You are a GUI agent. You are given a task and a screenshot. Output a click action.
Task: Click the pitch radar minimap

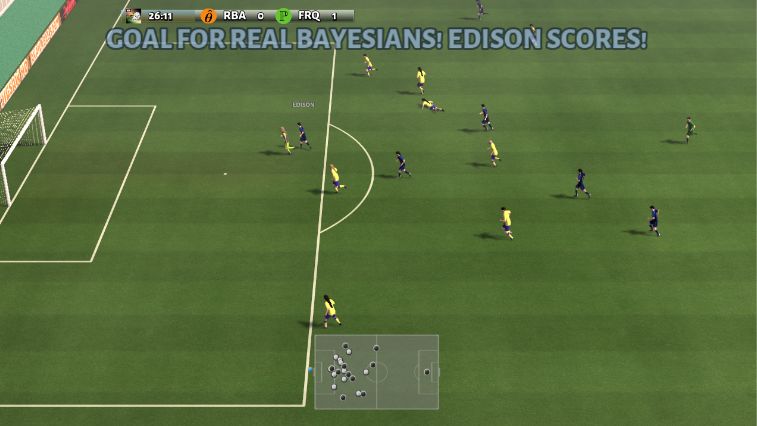coord(376,372)
